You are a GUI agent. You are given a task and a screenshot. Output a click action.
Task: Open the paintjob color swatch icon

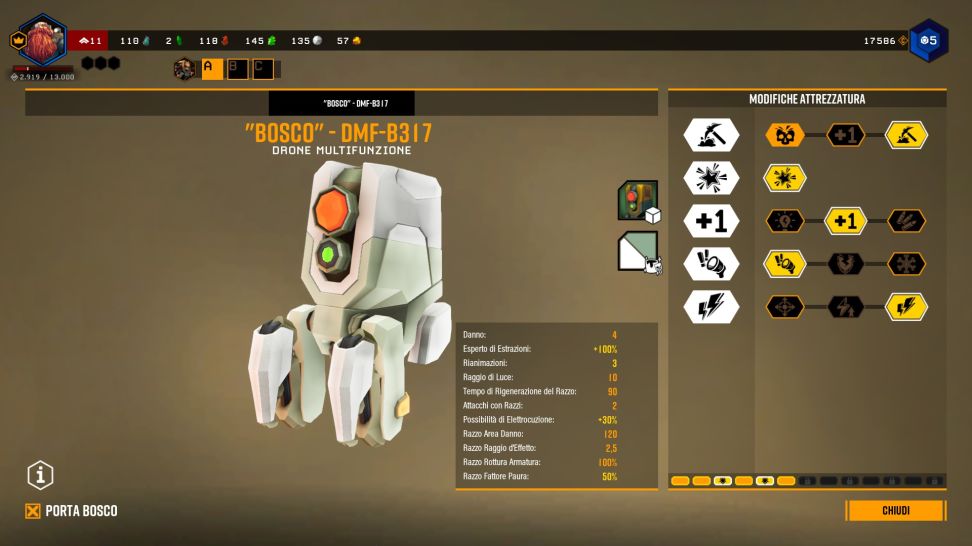pos(637,251)
